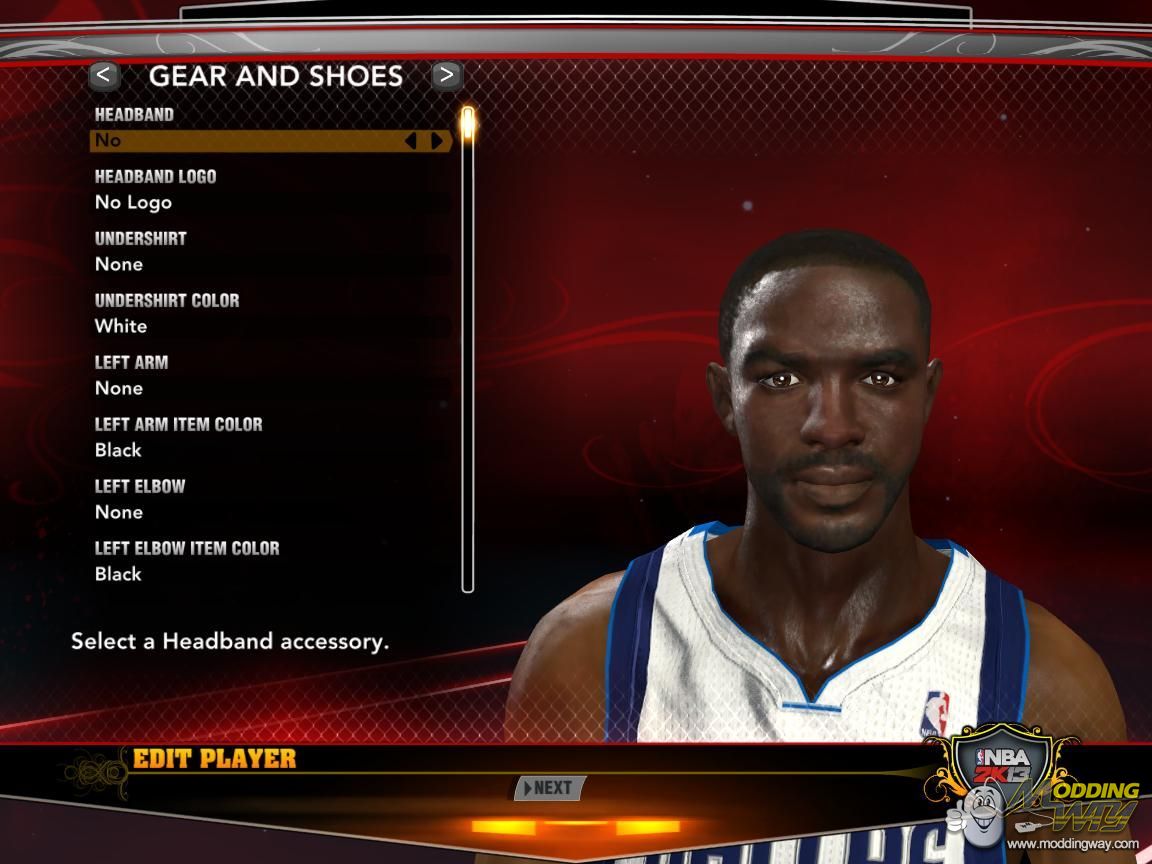Decrease headband option with left arrow
The height and width of the screenshot is (864, 1152).
(x=410, y=141)
